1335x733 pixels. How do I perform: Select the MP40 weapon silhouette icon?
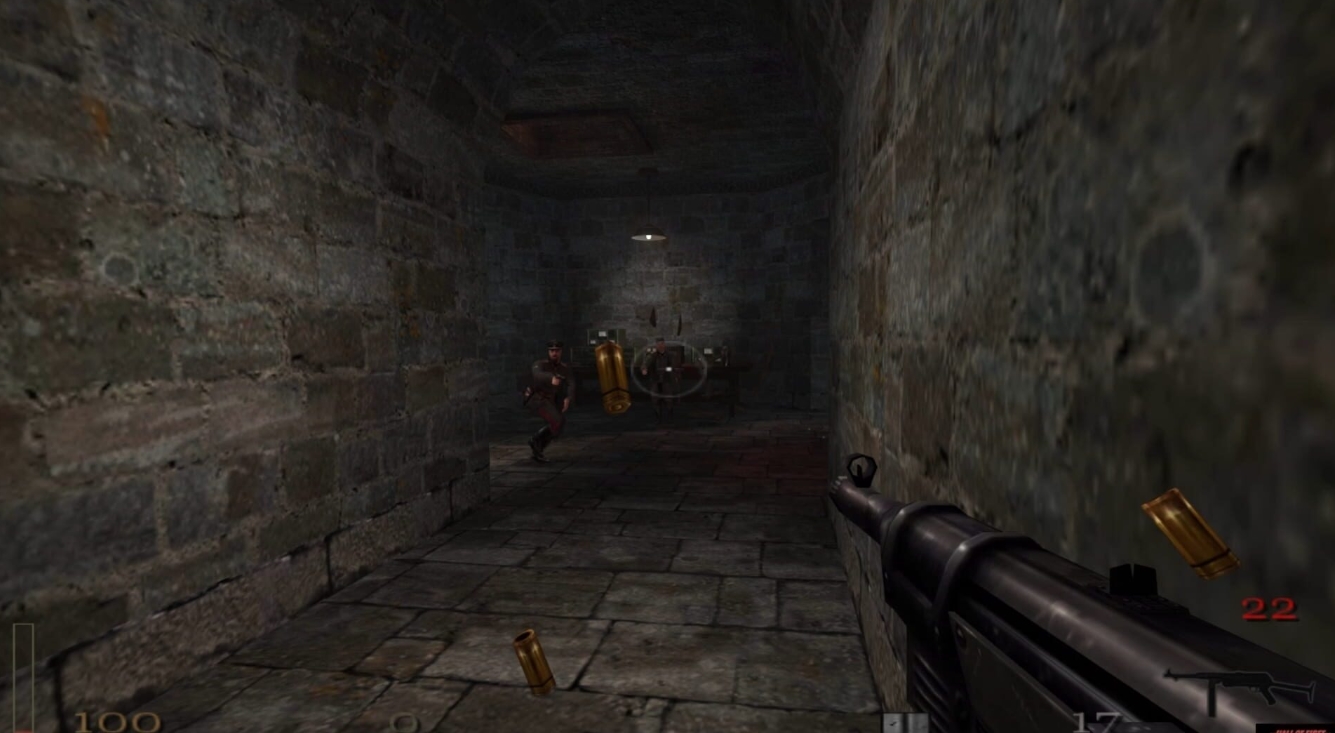1240,685
